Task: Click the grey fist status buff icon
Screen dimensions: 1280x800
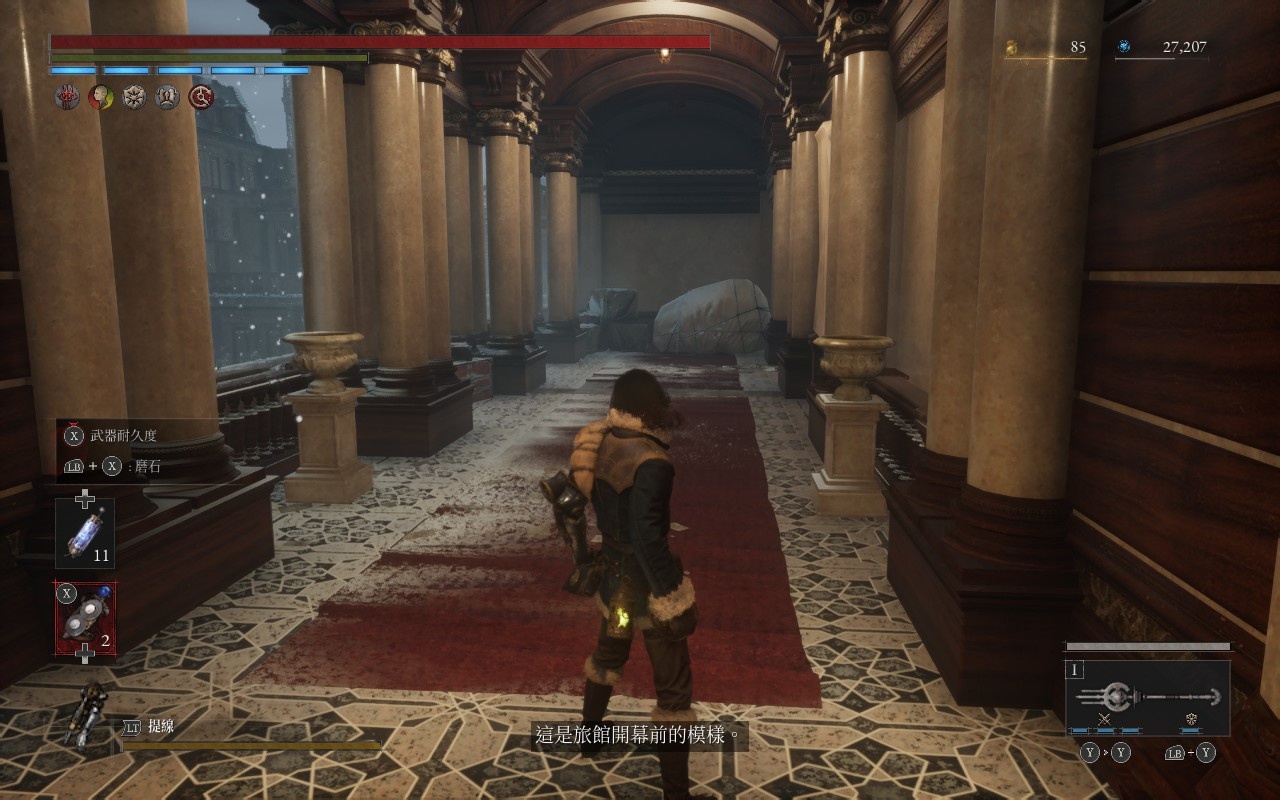Action: (x=168, y=97)
